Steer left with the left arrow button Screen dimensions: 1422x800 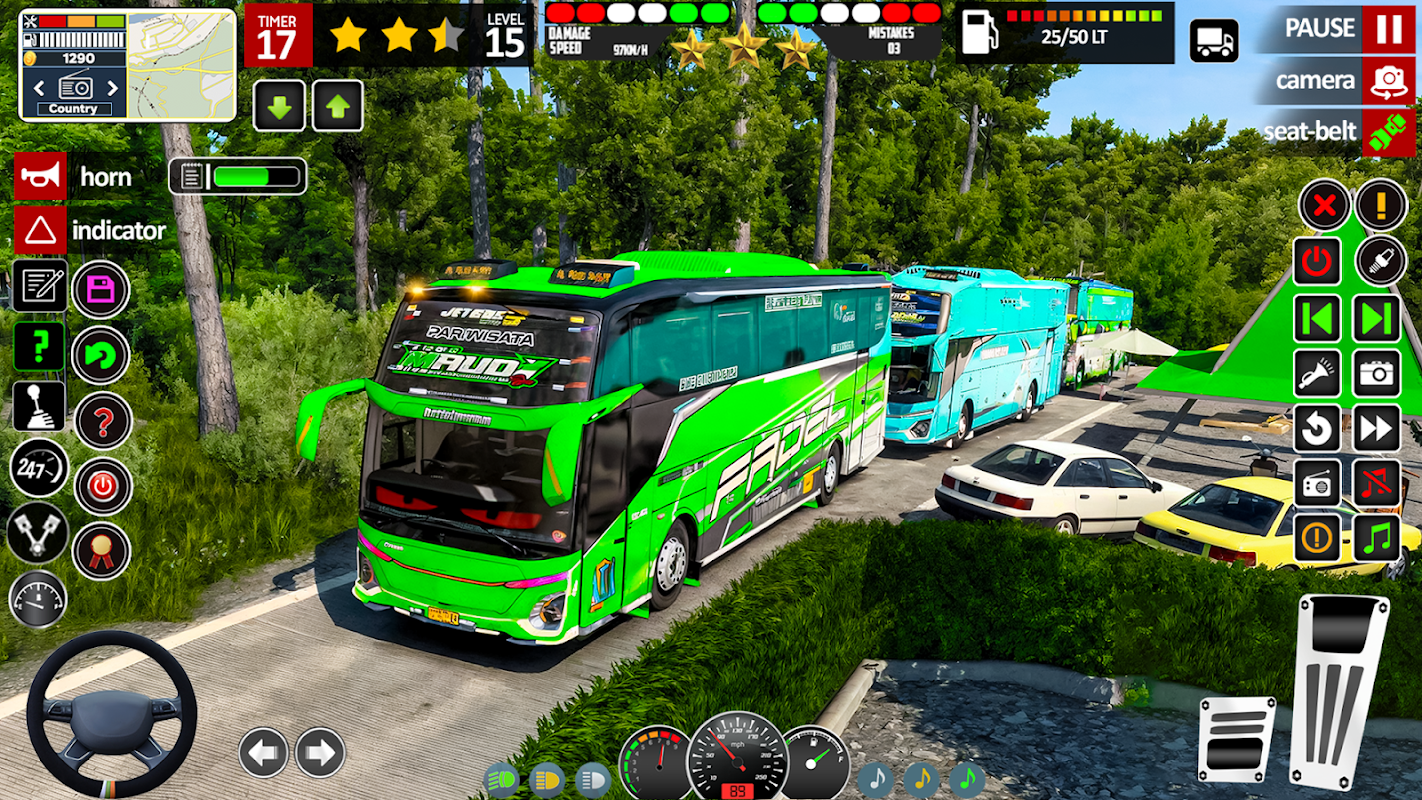[263, 753]
